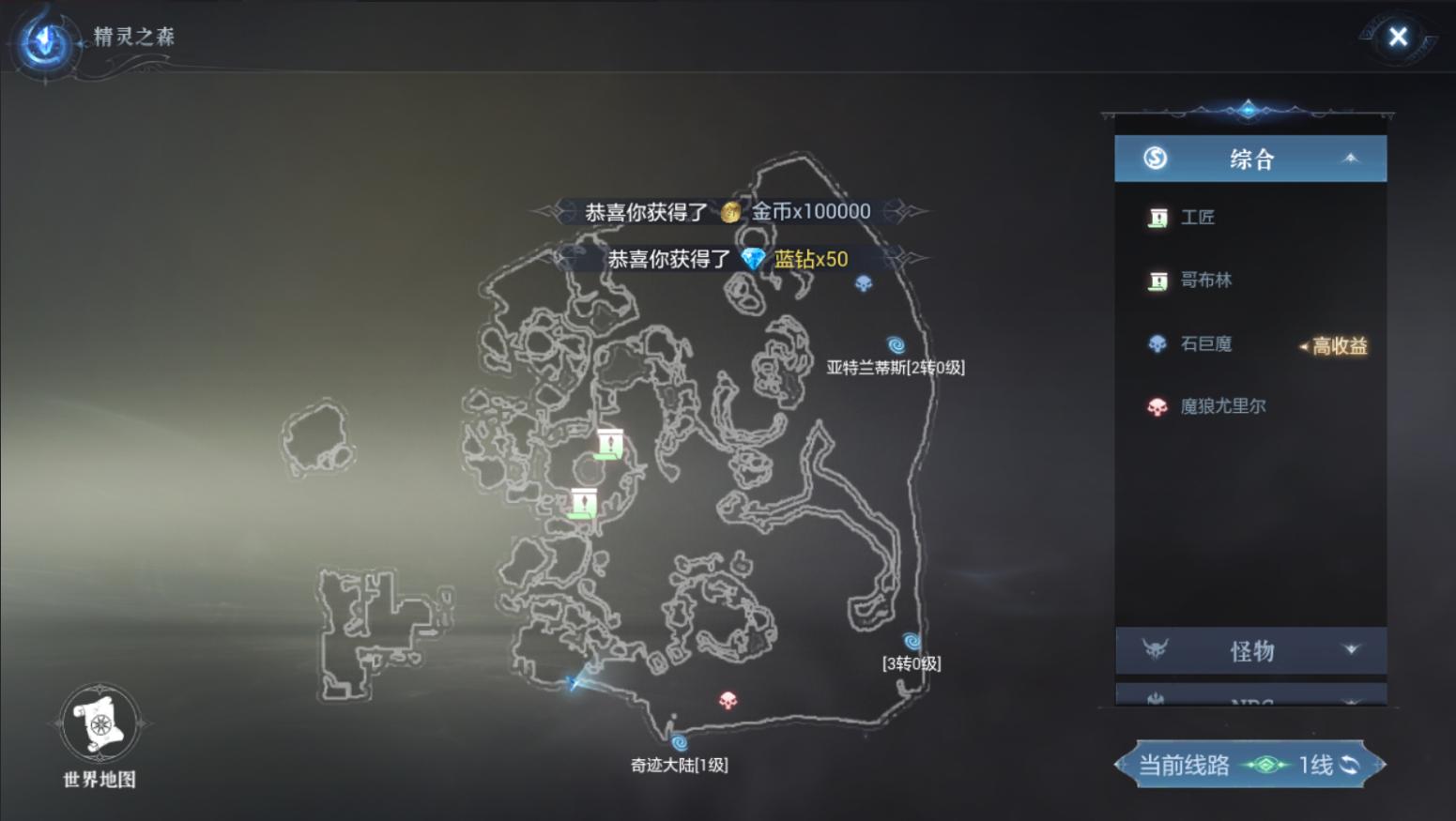
Task: Click the blue skull icon for 石巨魔
Action: click(x=1156, y=344)
